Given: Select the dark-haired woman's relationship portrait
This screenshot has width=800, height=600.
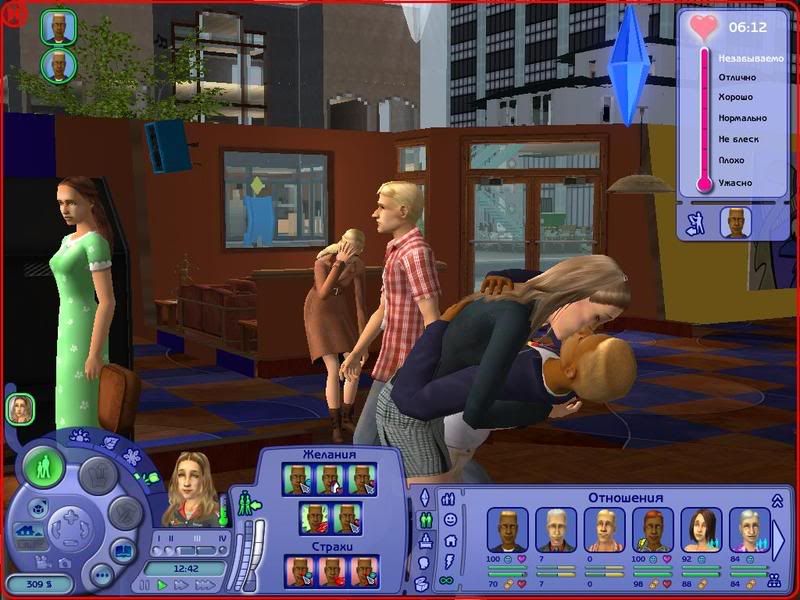Looking at the screenshot, I should [699, 529].
